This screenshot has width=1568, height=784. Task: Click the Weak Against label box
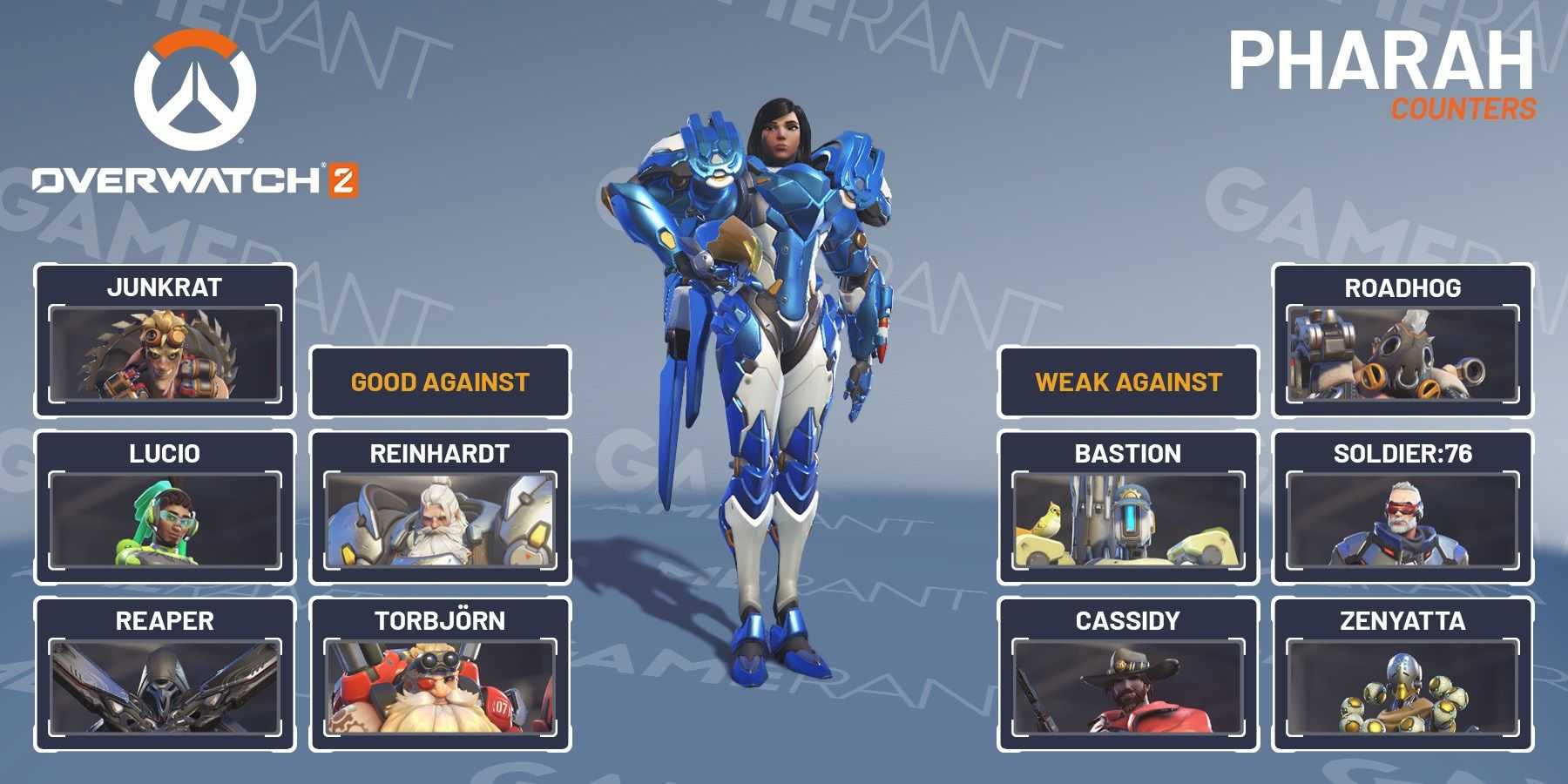(1128, 382)
